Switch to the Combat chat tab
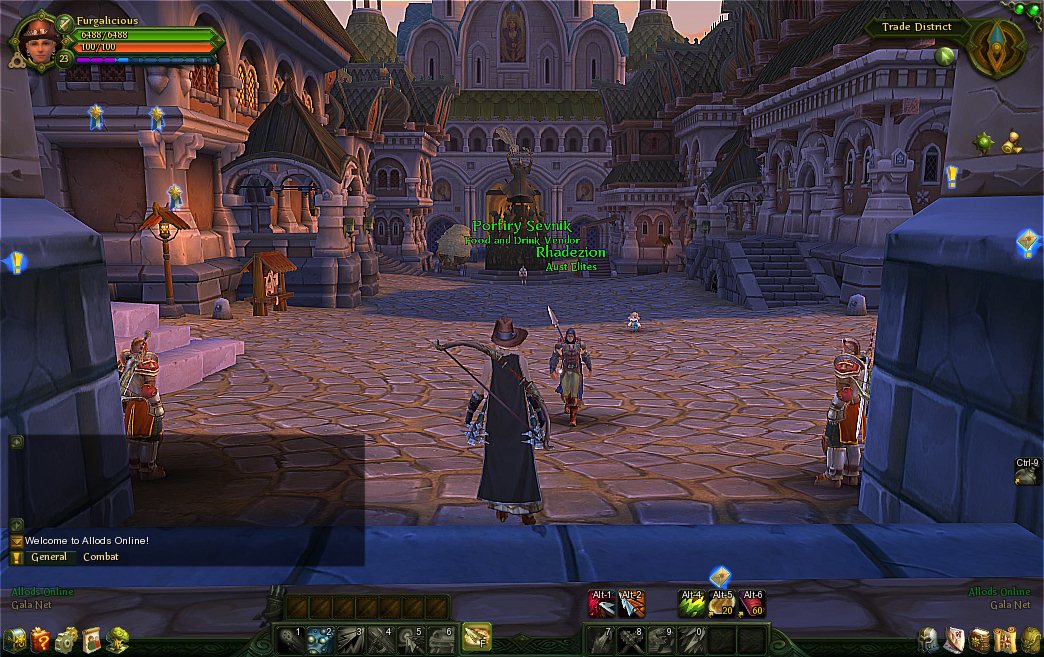The width and height of the screenshot is (1044, 657). point(100,557)
